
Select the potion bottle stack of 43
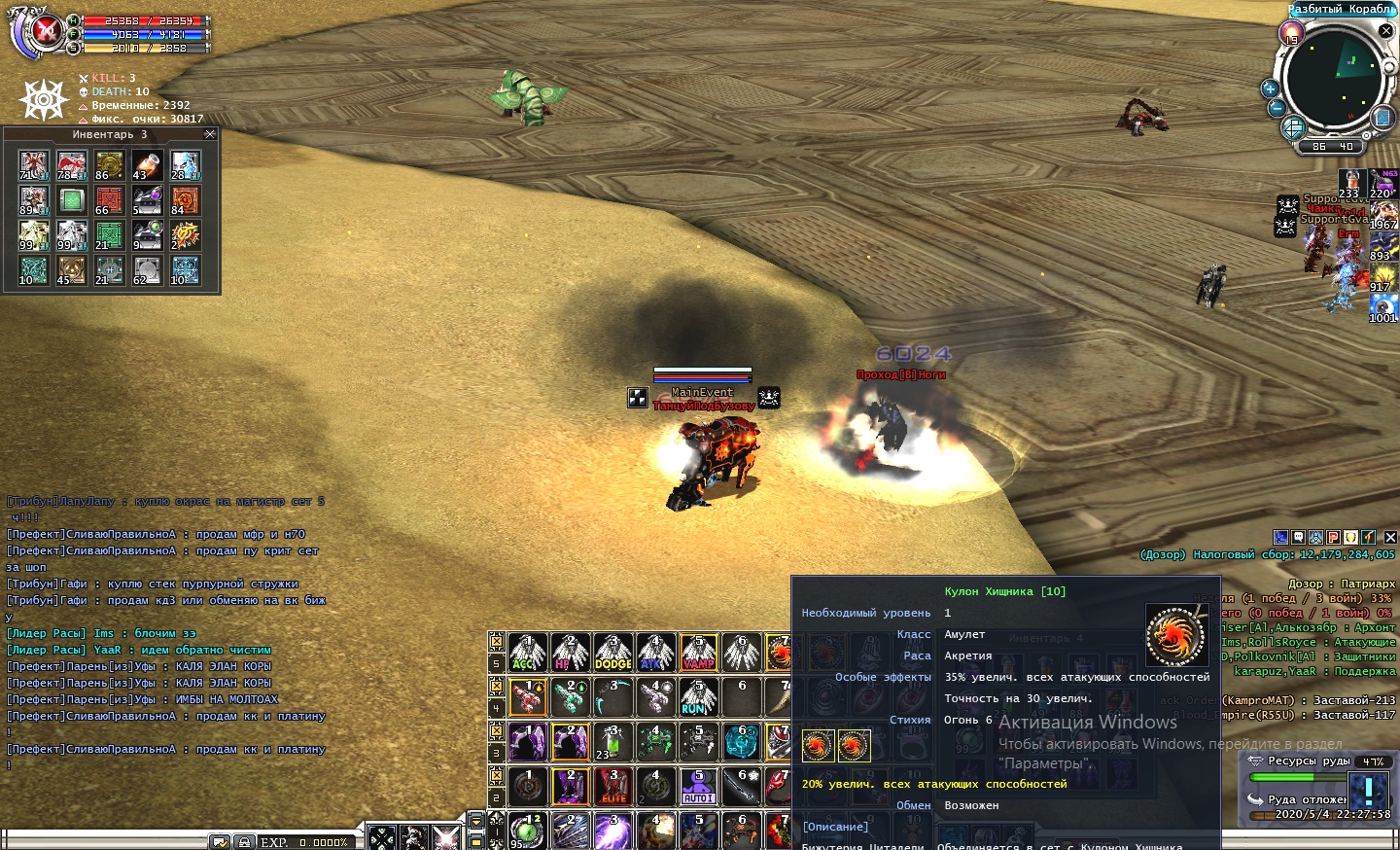point(147,165)
